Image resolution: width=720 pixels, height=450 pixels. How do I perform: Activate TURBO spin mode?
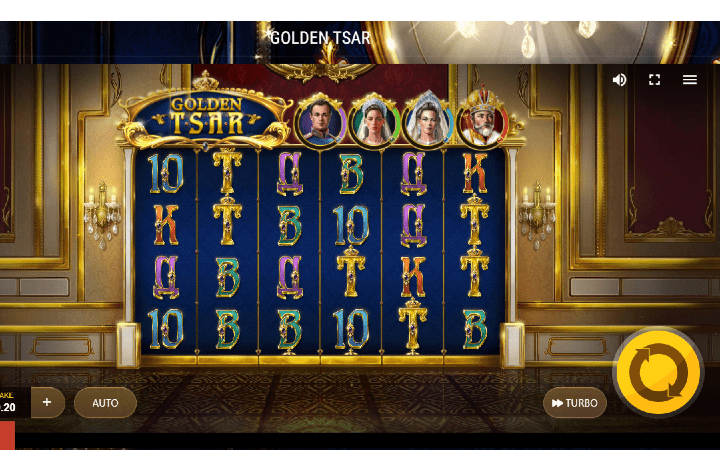[x=575, y=403]
